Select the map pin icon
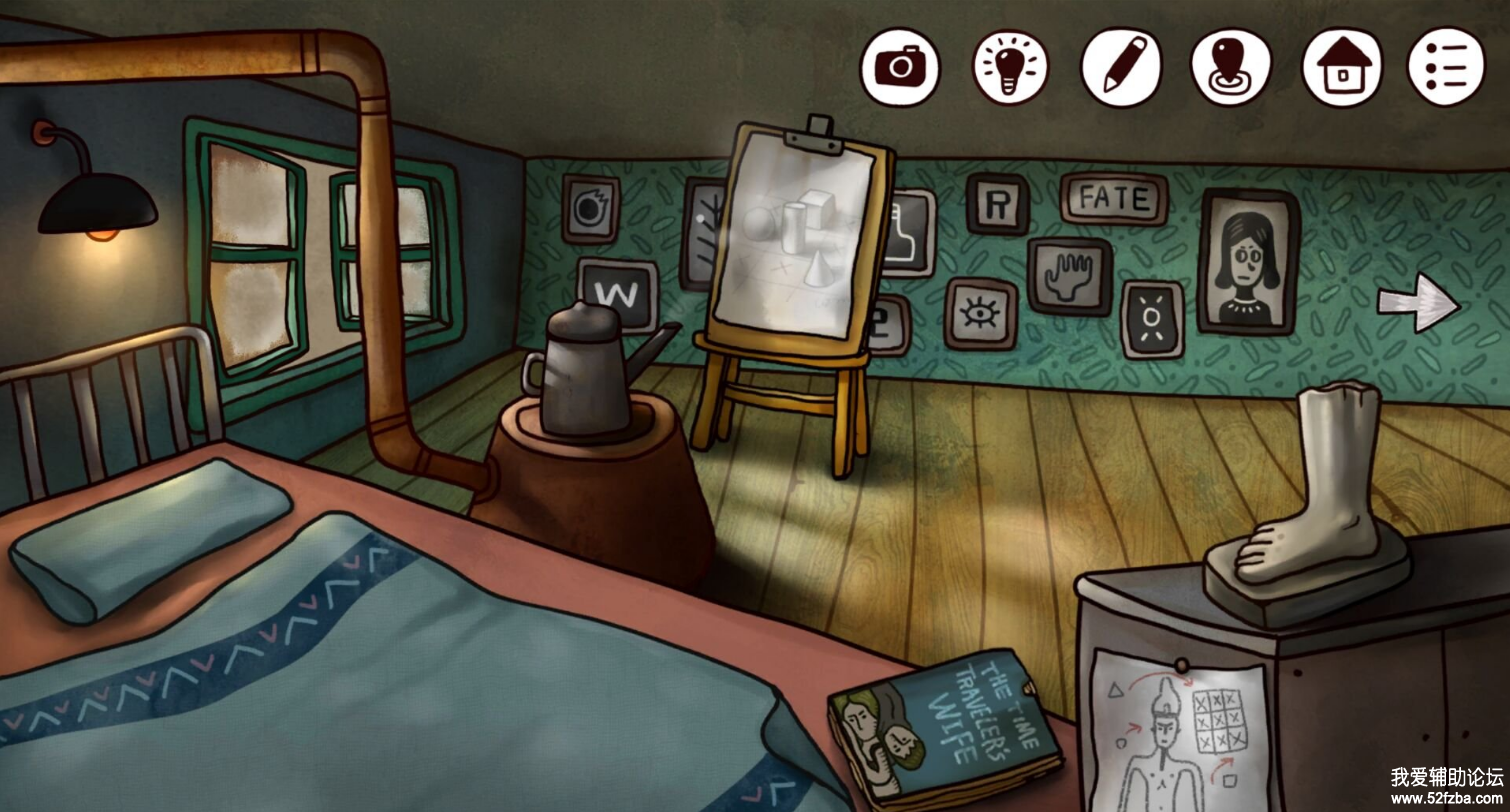The width and height of the screenshot is (1510, 812). point(1231,66)
